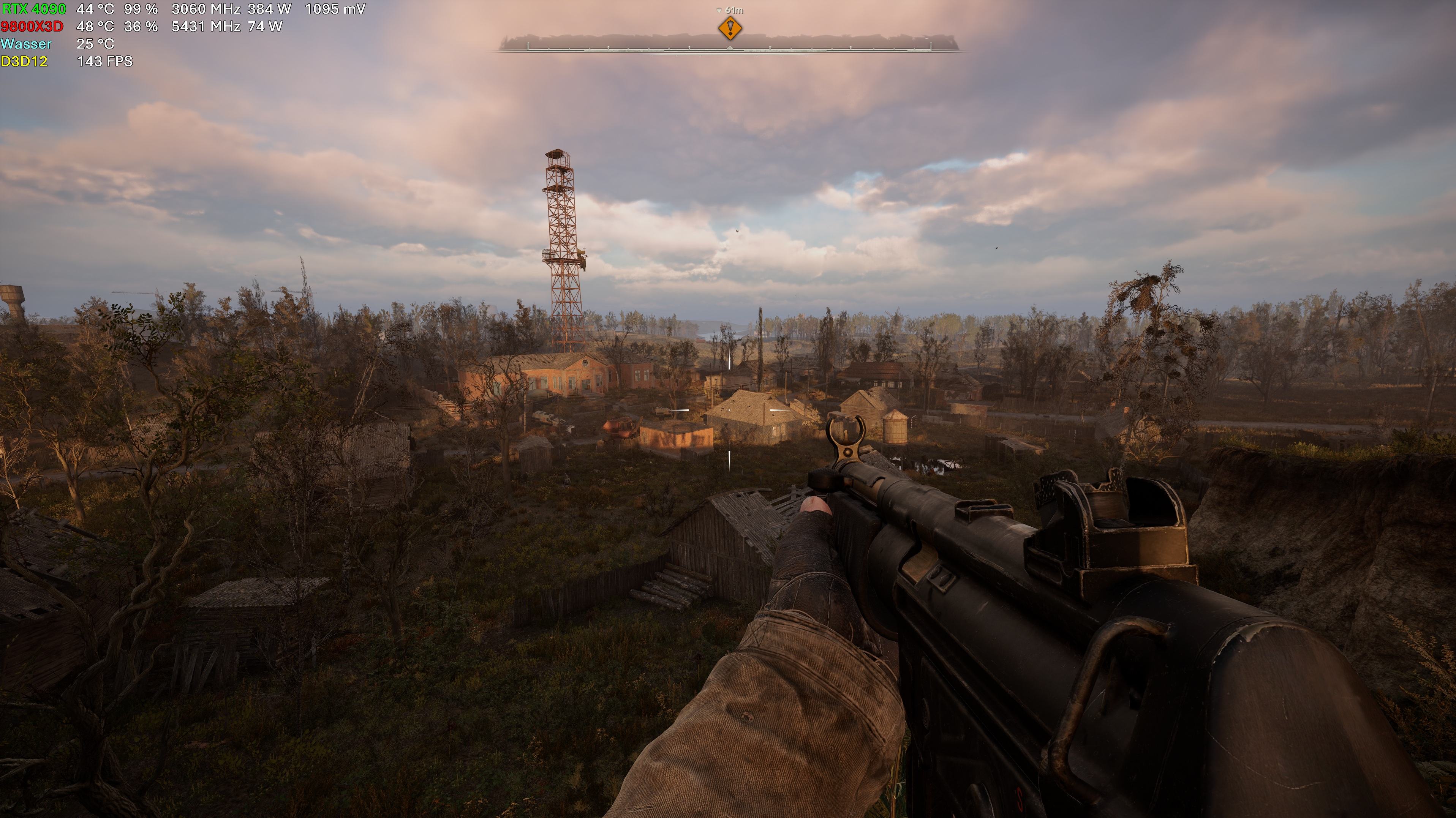Screen dimensions: 1456x818
Task: Click the orange quest marker on the compass
Action: coord(730,27)
